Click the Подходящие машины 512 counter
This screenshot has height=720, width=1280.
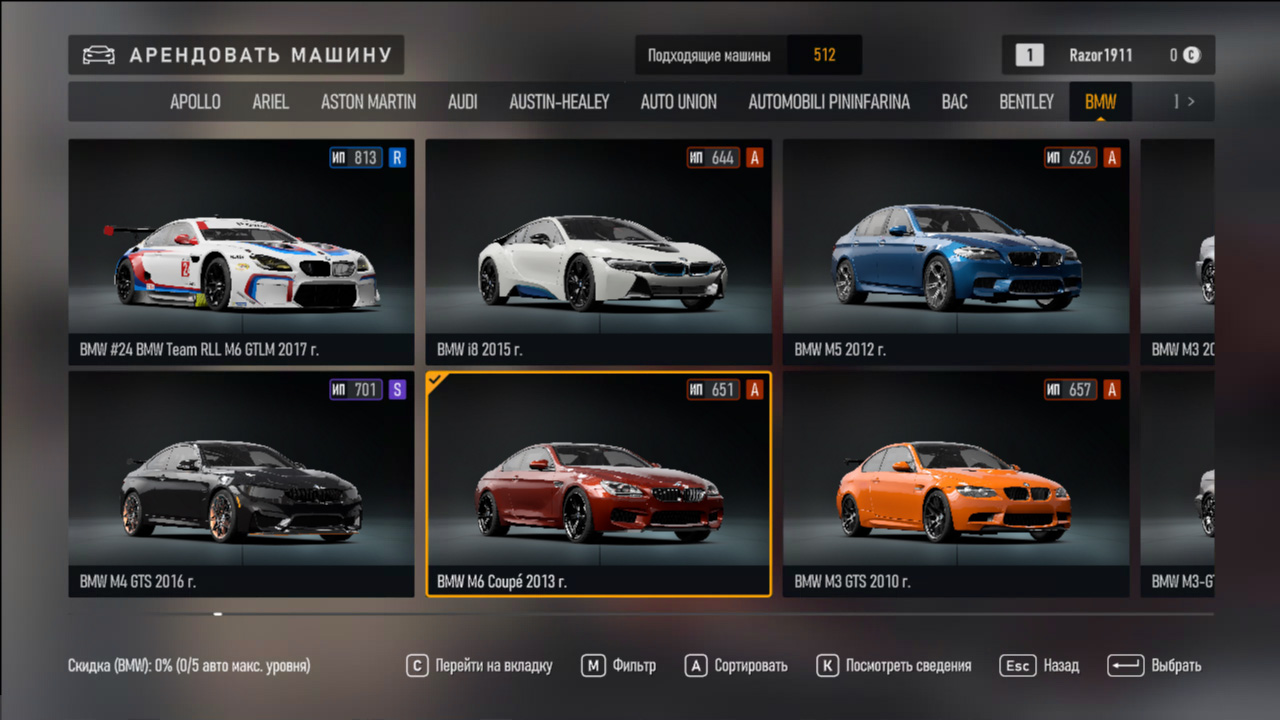748,55
